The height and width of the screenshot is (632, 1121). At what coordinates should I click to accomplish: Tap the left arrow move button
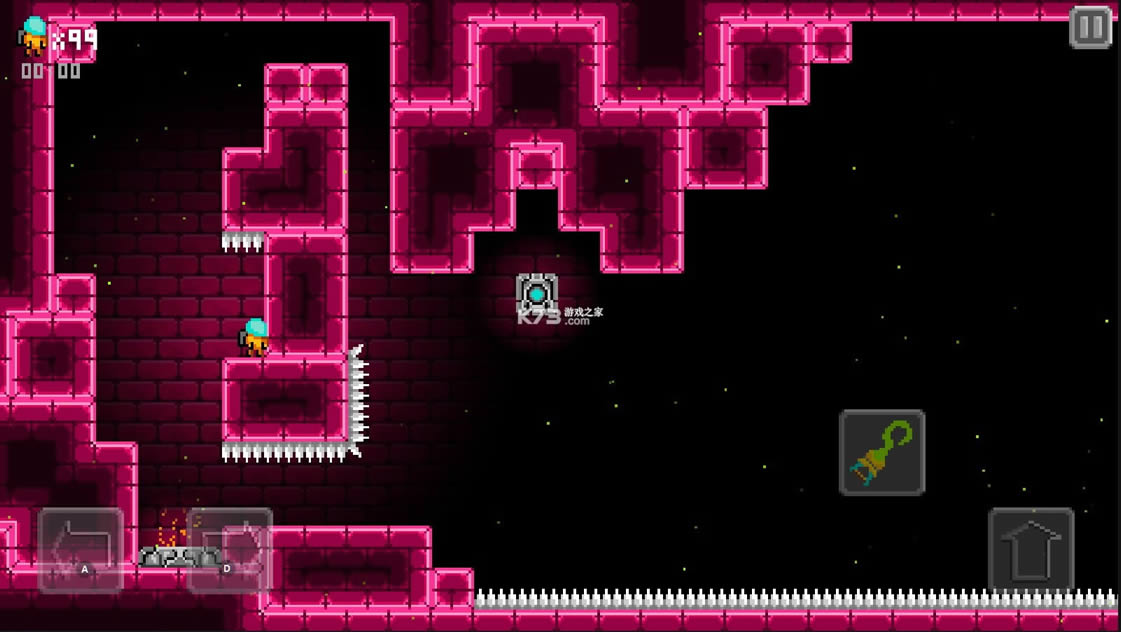(81, 550)
